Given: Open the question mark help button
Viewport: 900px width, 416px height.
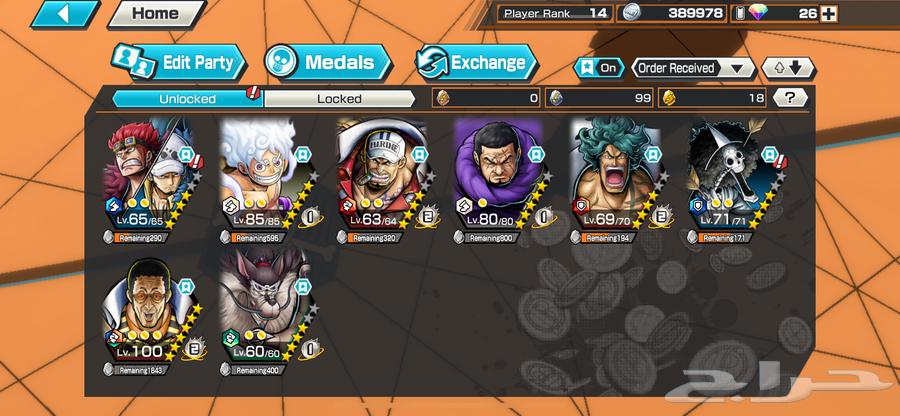Looking at the screenshot, I should pyautogui.click(x=791, y=98).
